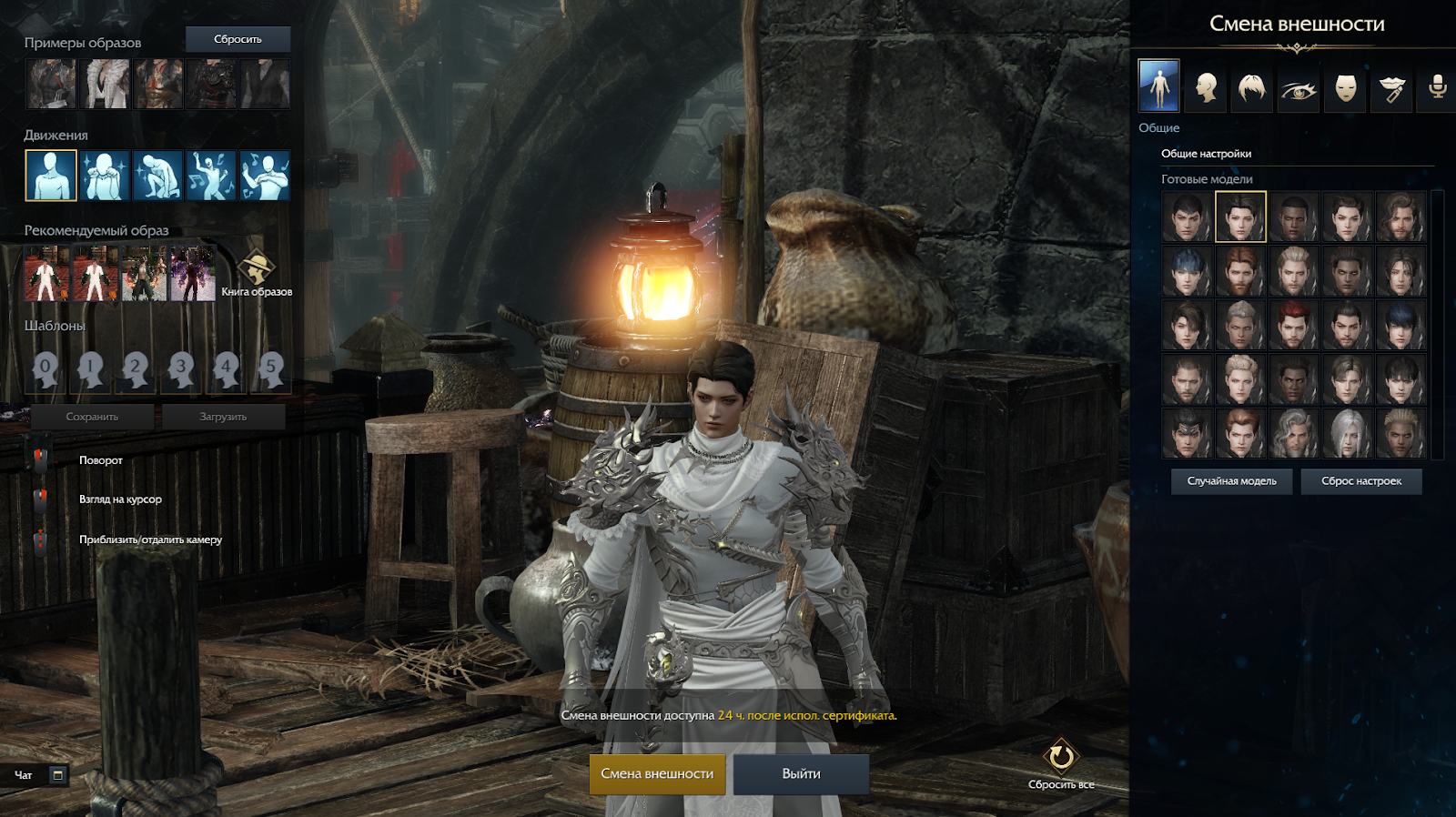Click Сбросить все reset icon
1456x817 pixels.
(1061, 758)
